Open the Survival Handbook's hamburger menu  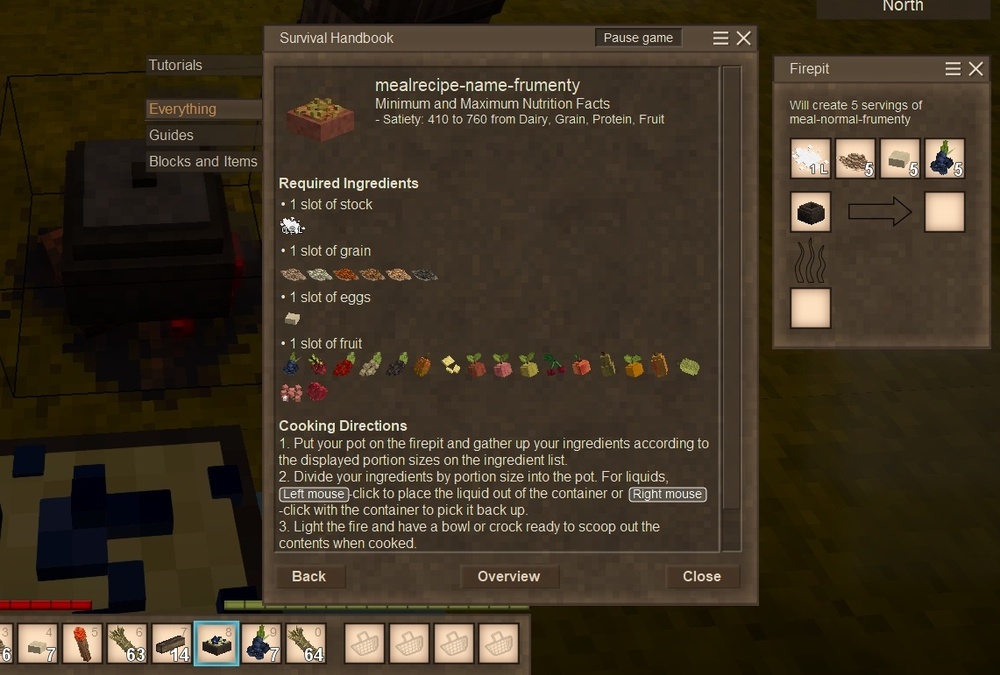click(x=721, y=38)
